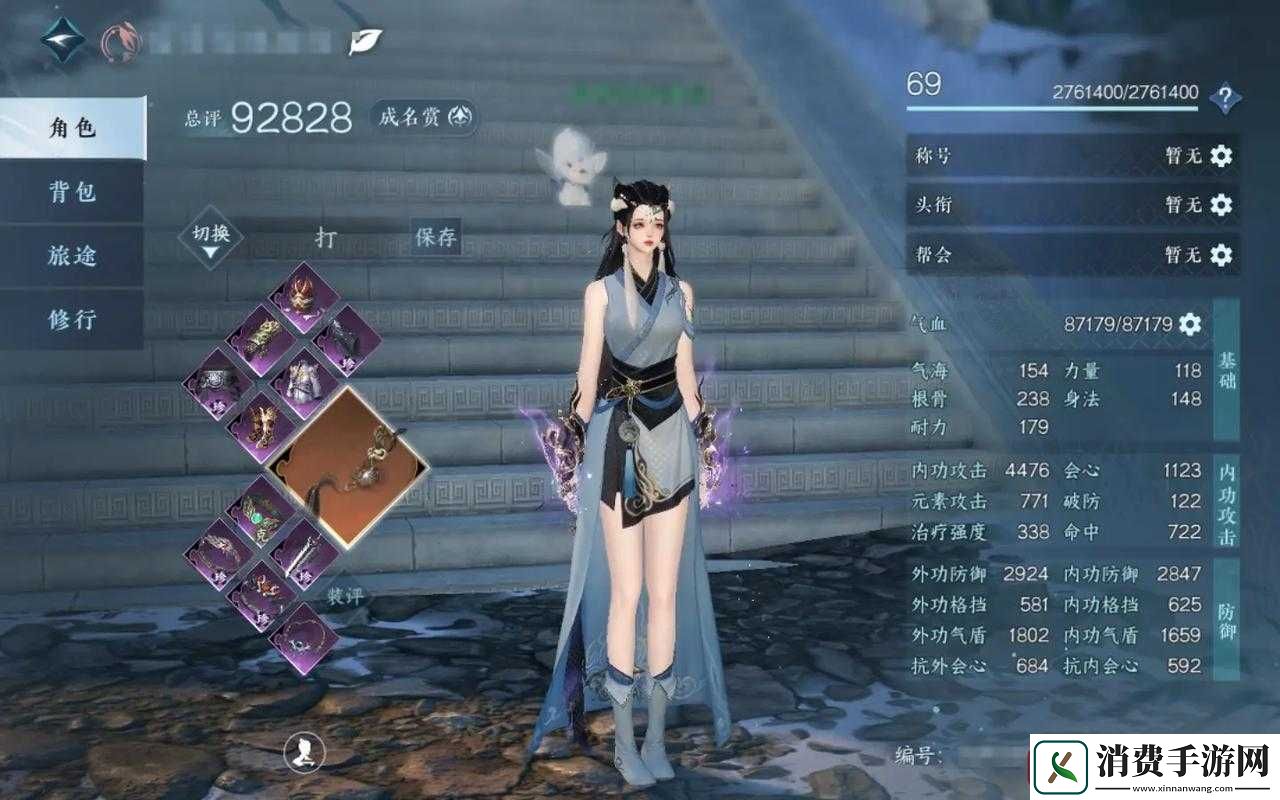Screen dimensions: 1280x800
Task: Click the 切换 loadout switch button
Action: pyautogui.click(x=210, y=240)
